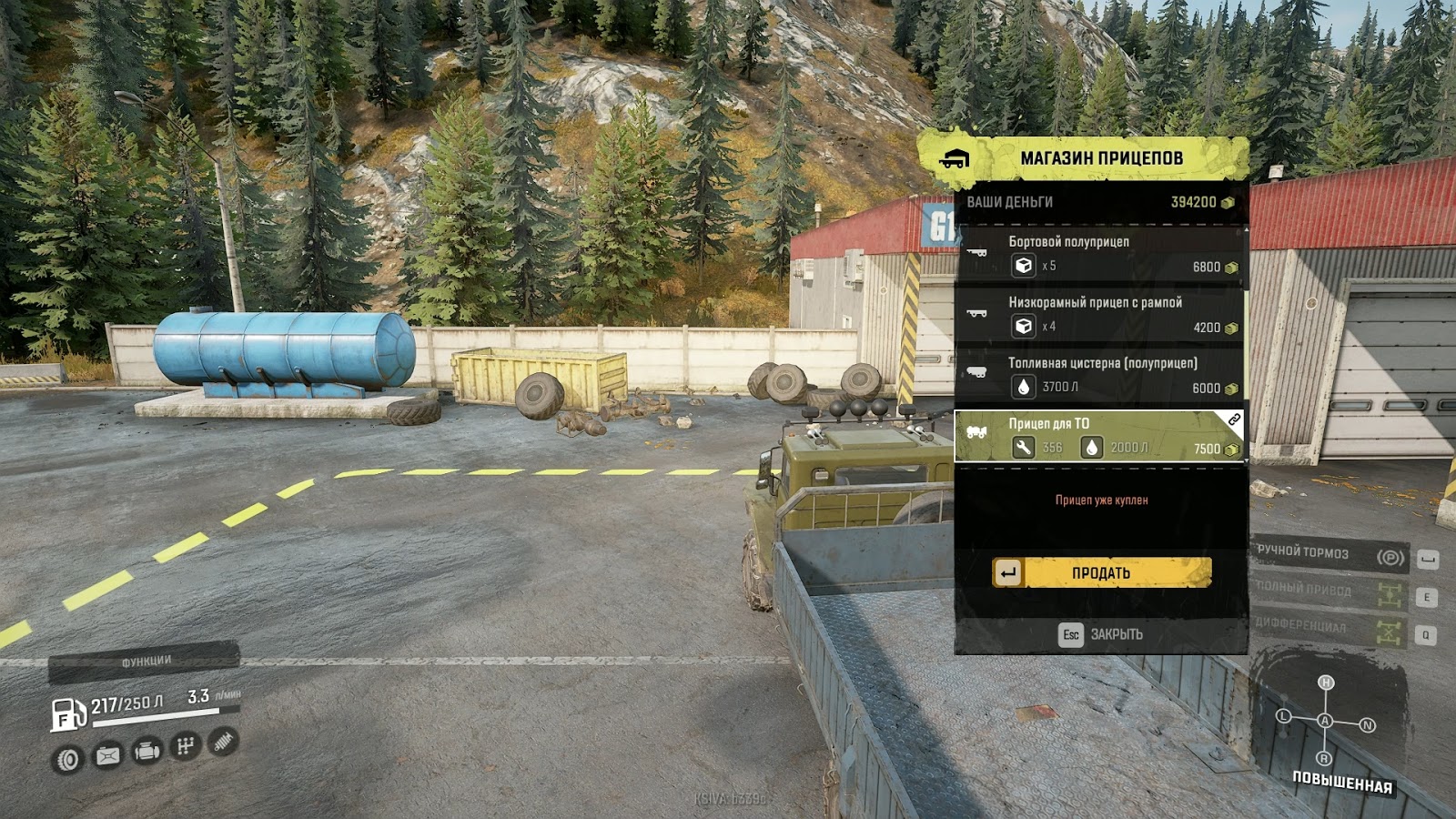Screen dimensions: 1456x819
Task: Select the Бортовой полуприцеп trailer entry
Action: tap(1099, 254)
